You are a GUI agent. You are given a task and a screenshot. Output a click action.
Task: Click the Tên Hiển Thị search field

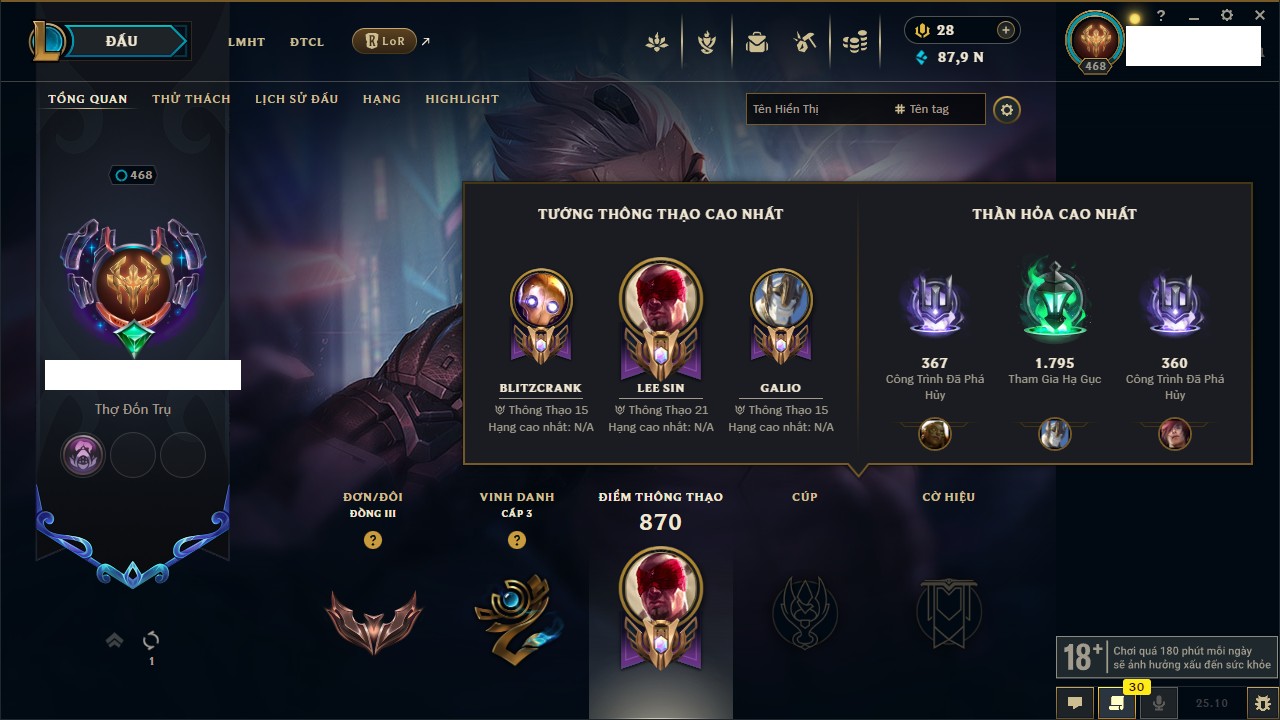click(815, 109)
